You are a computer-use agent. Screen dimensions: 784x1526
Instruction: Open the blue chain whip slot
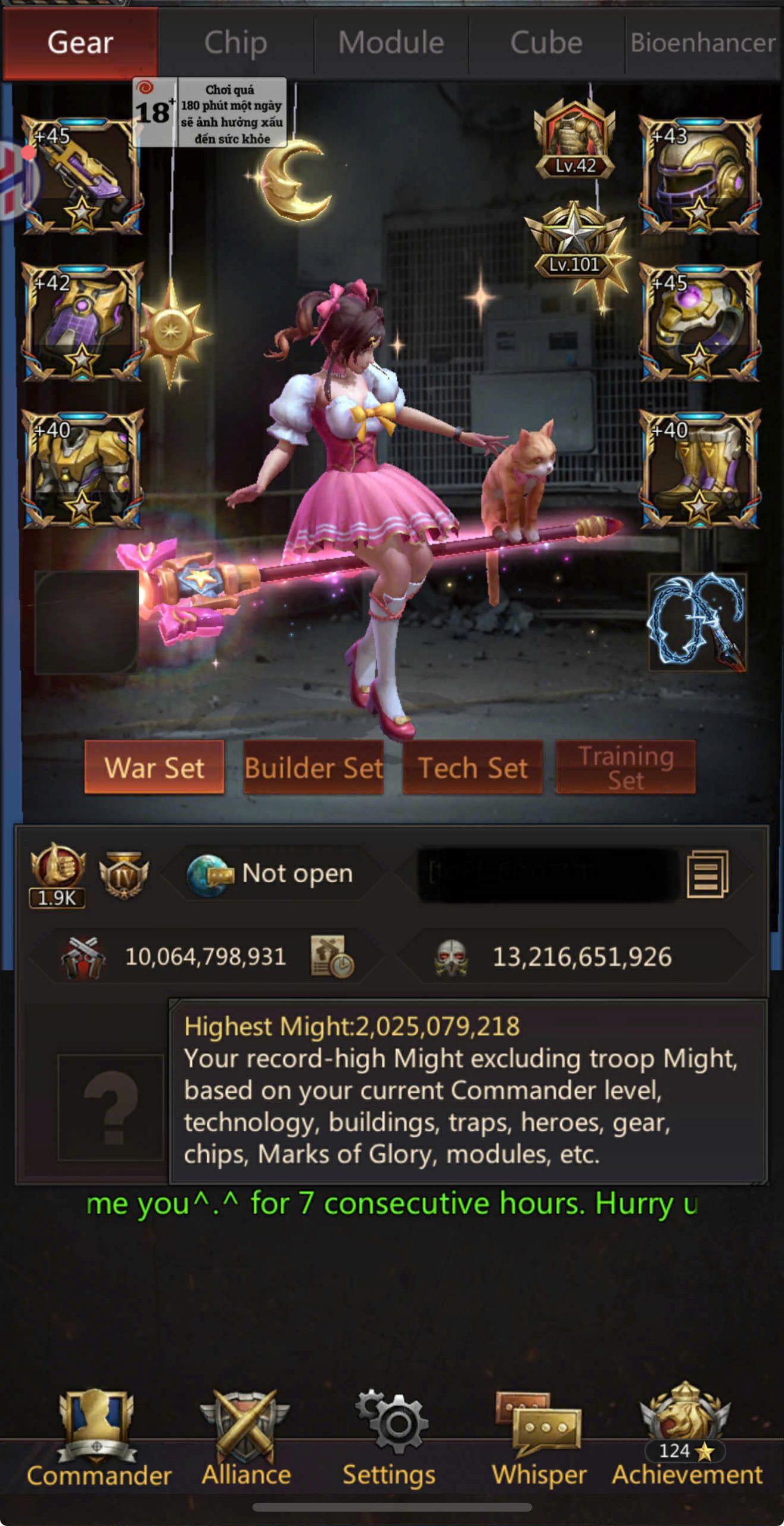pyautogui.click(x=697, y=621)
